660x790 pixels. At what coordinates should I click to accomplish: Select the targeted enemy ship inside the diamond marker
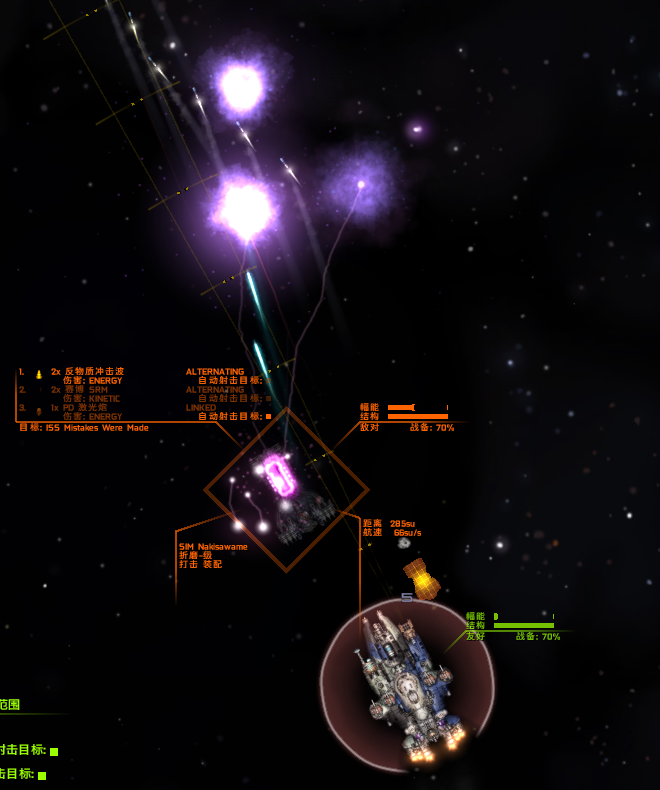286,491
